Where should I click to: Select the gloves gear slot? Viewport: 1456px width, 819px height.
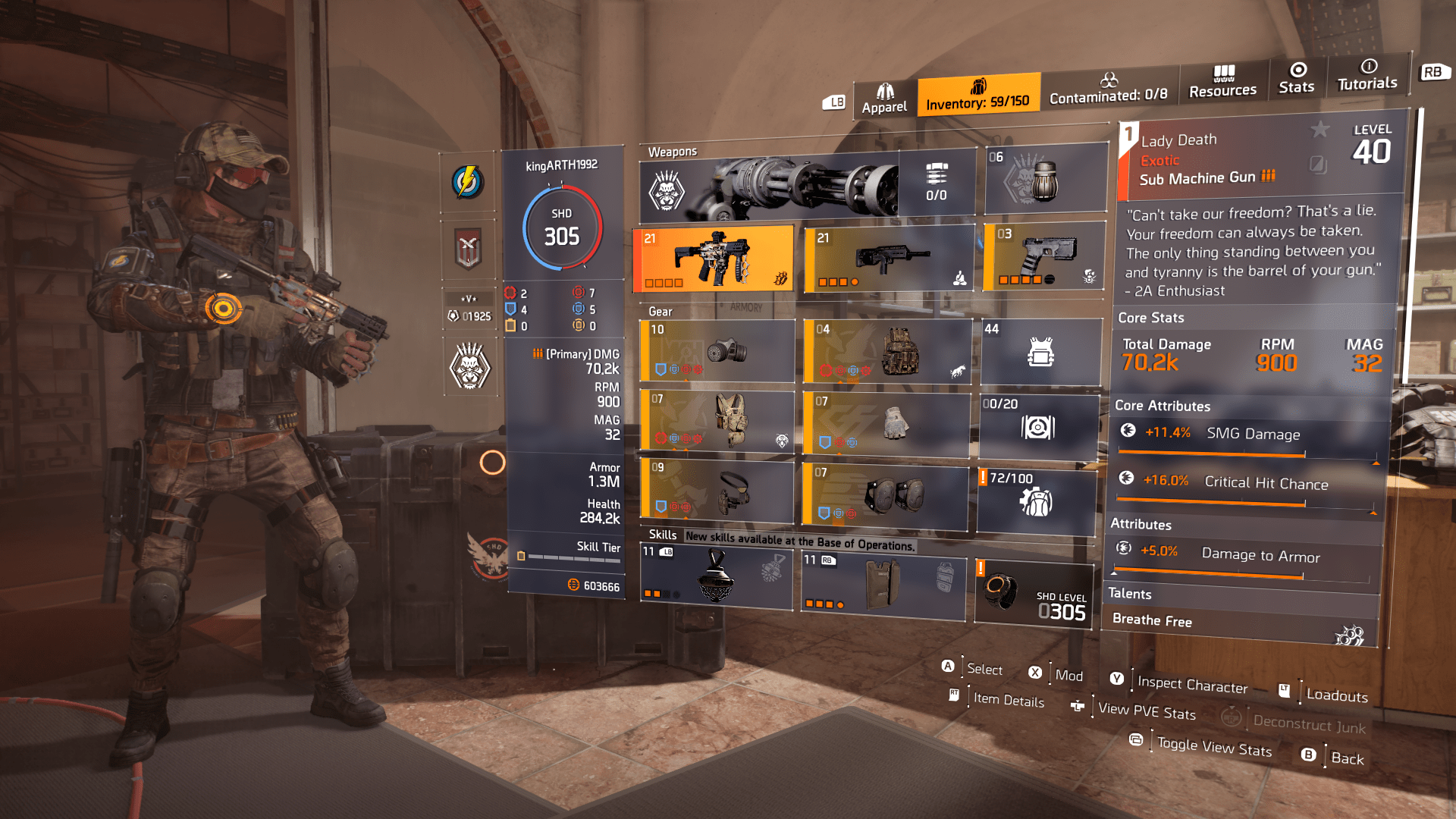click(x=886, y=423)
